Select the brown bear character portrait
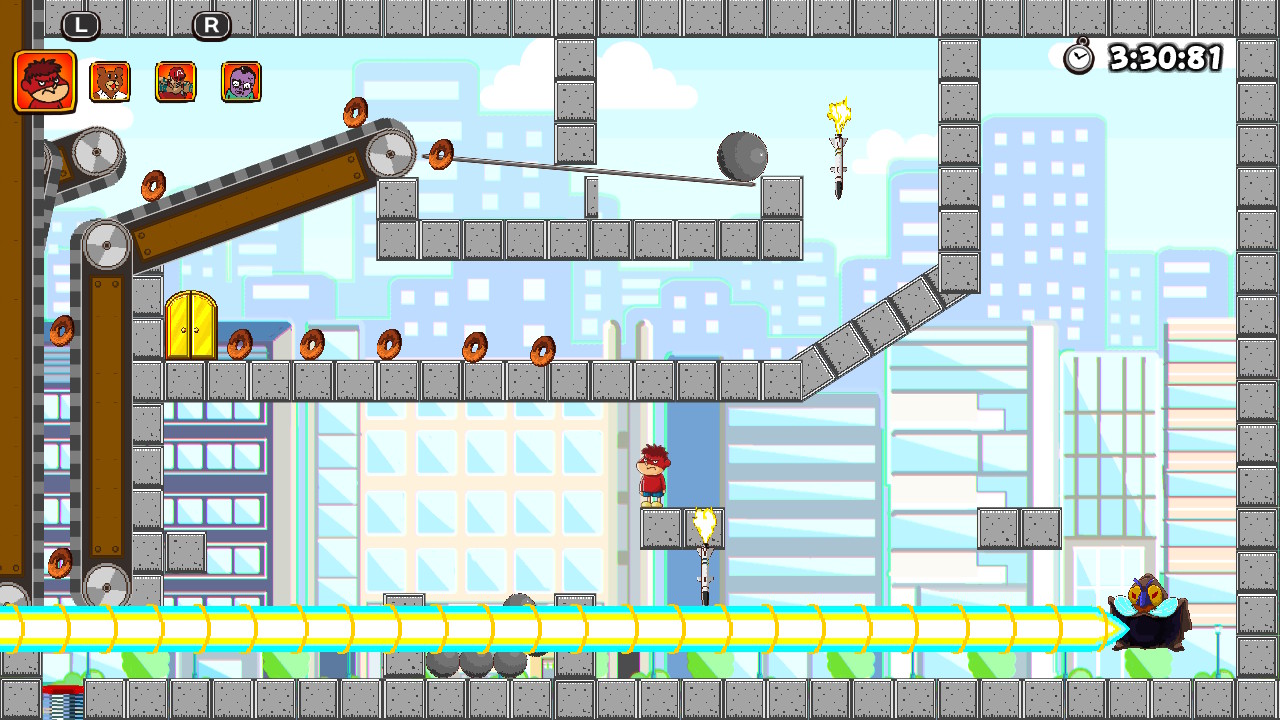Screen dimensions: 1280x720 point(110,80)
